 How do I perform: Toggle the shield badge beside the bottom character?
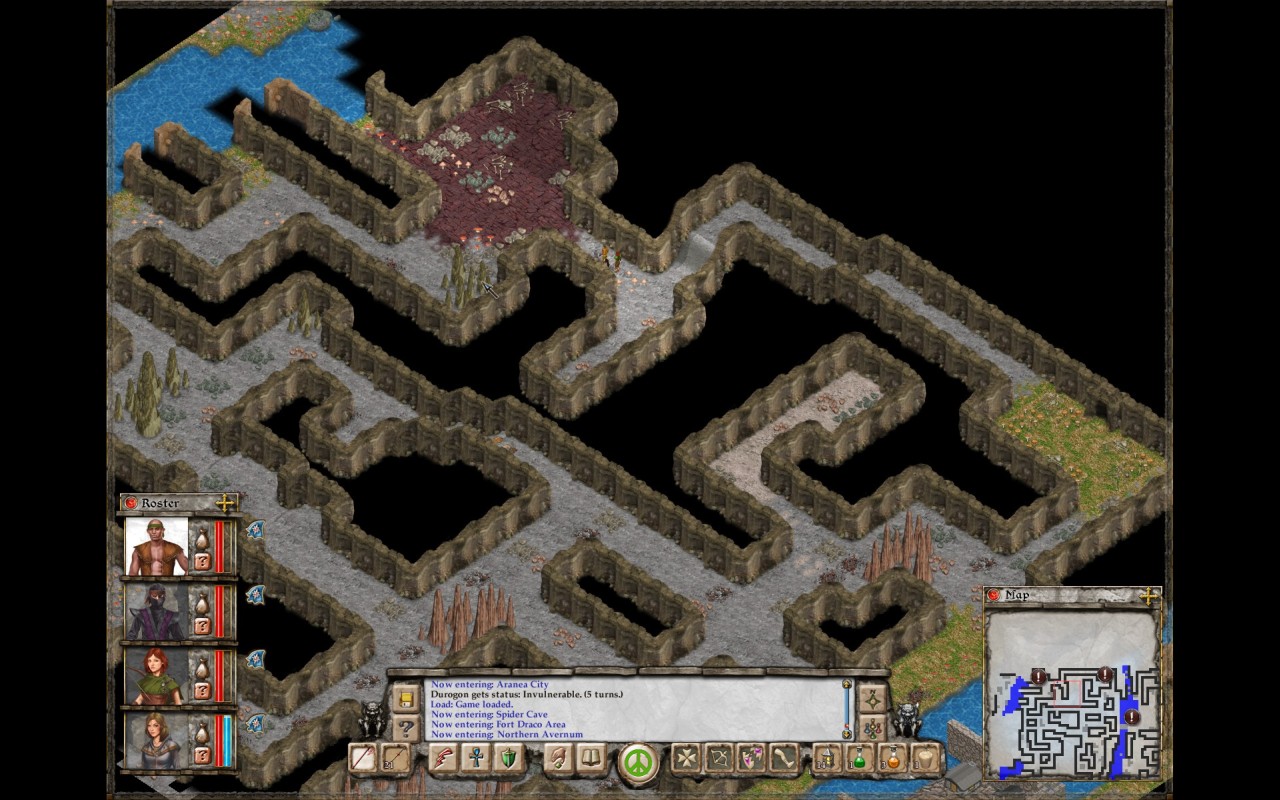click(x=255, y=722)
